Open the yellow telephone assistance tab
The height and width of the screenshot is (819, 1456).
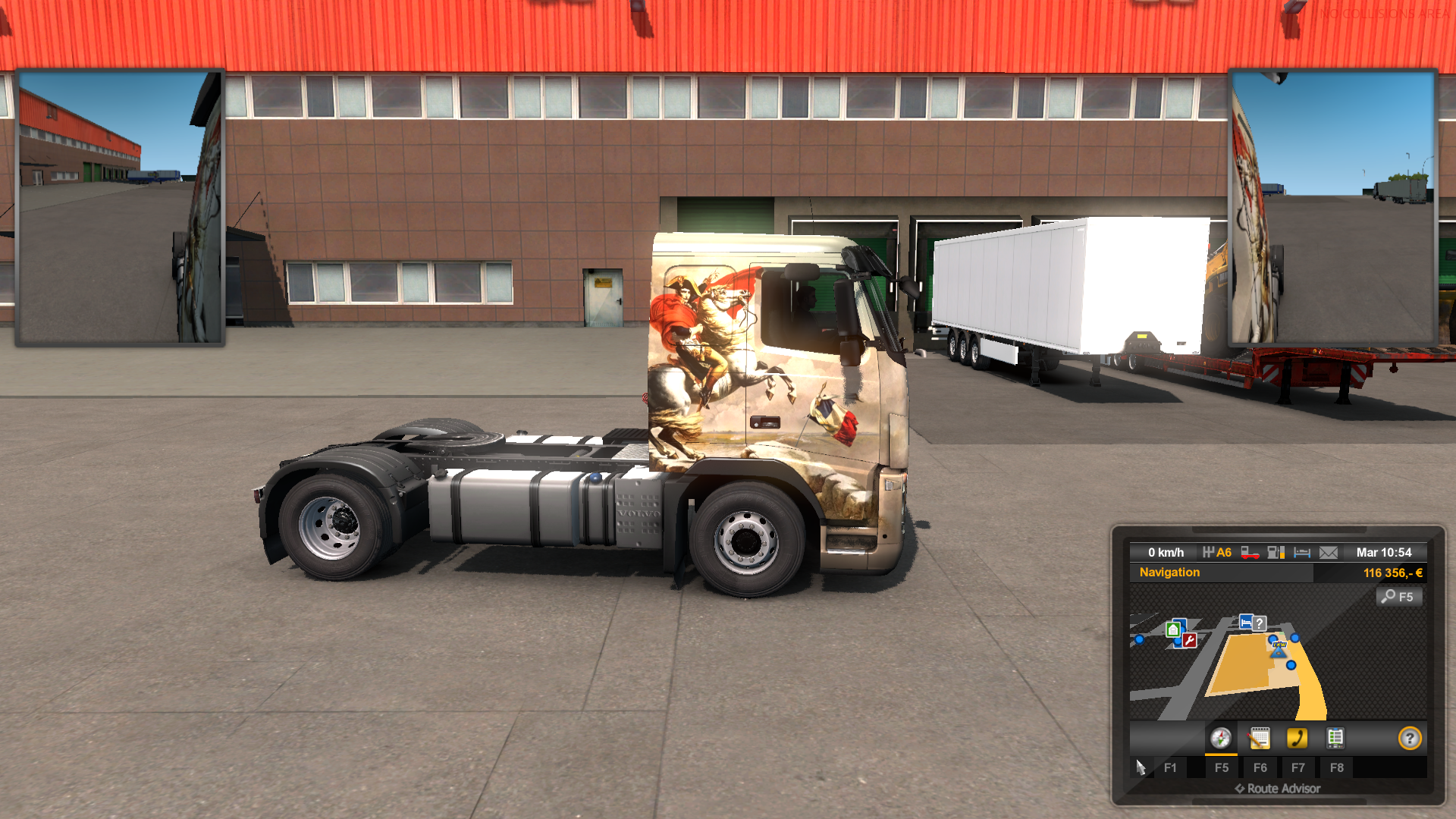click(1297, 739)
